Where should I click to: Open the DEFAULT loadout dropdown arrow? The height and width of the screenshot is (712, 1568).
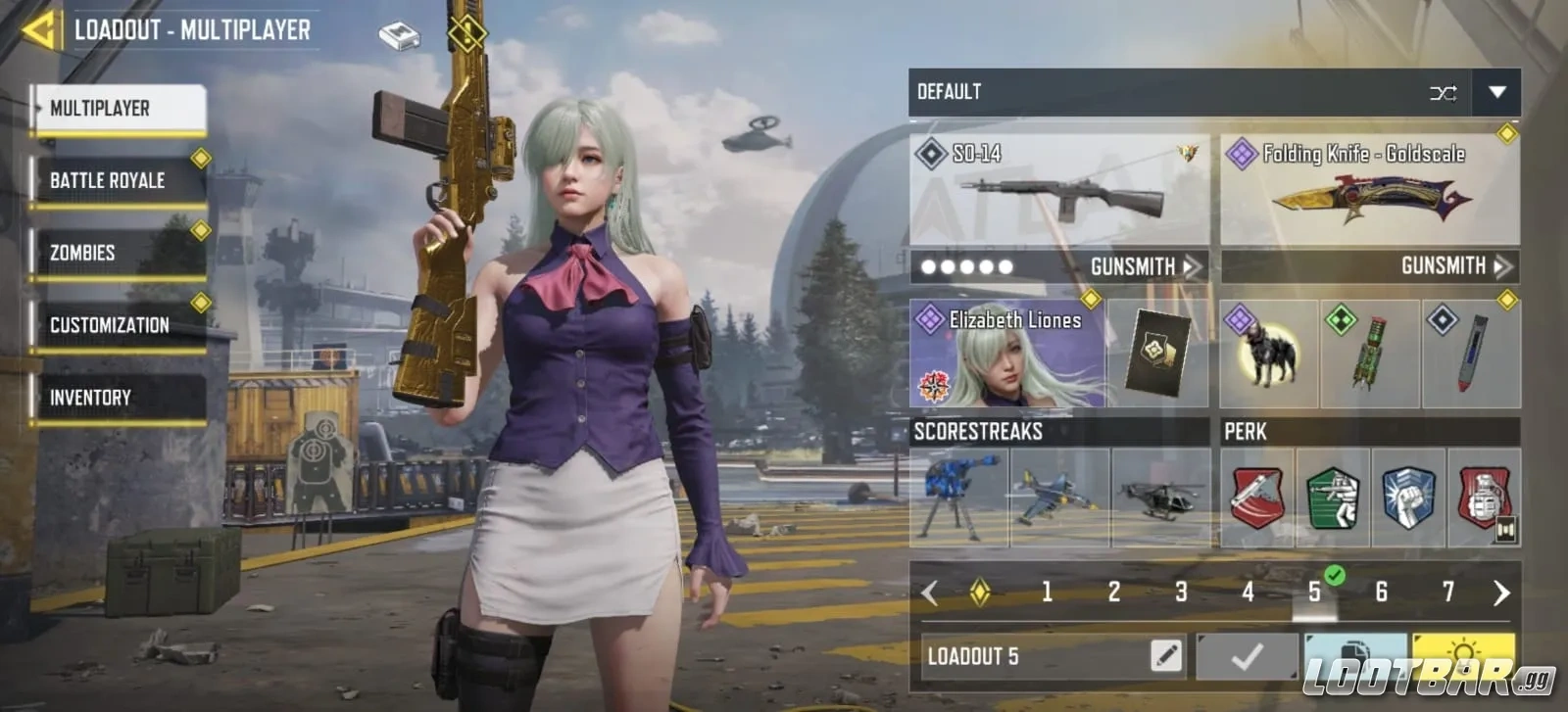[x=1497, y=93]
